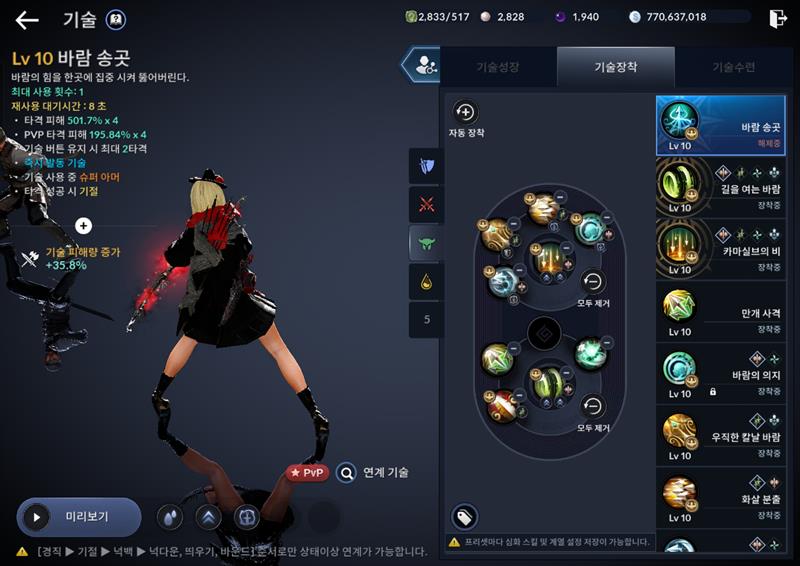Select the 화살 분출 skill row
This screenshot has width=800, height=566.
pyautogui.click(x=720, y=498)
